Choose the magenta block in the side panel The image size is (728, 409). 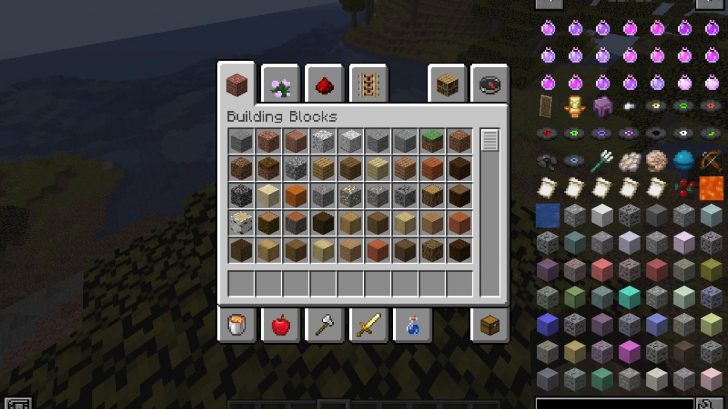coord(630,350)
